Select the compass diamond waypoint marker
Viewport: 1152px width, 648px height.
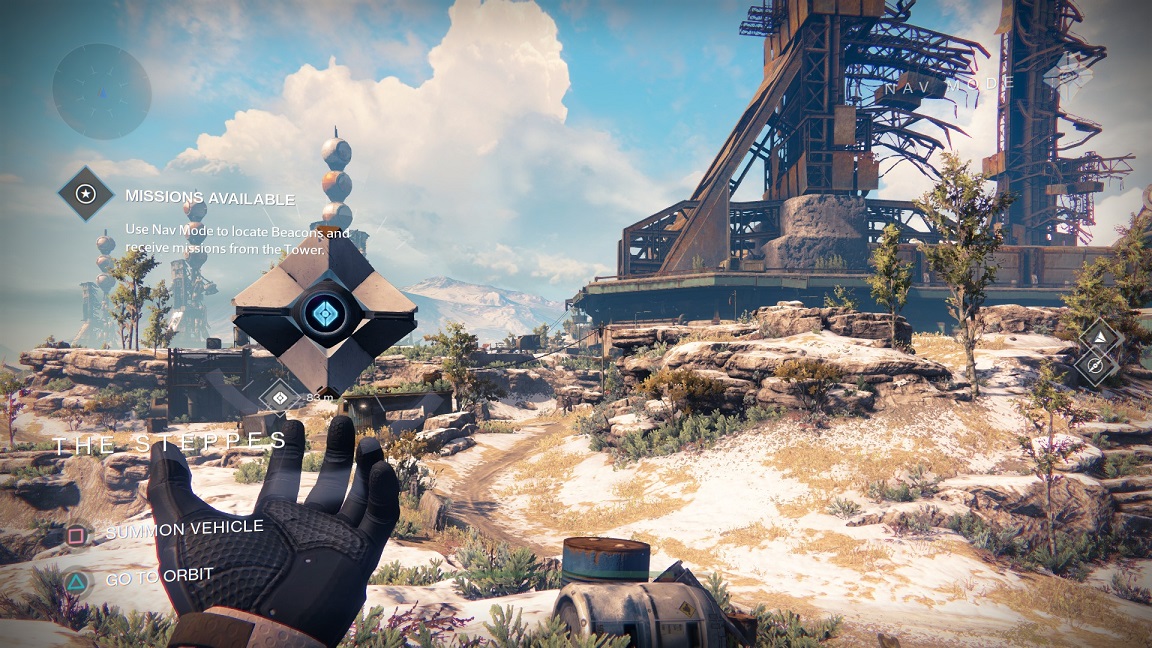tap(1096, 366)
